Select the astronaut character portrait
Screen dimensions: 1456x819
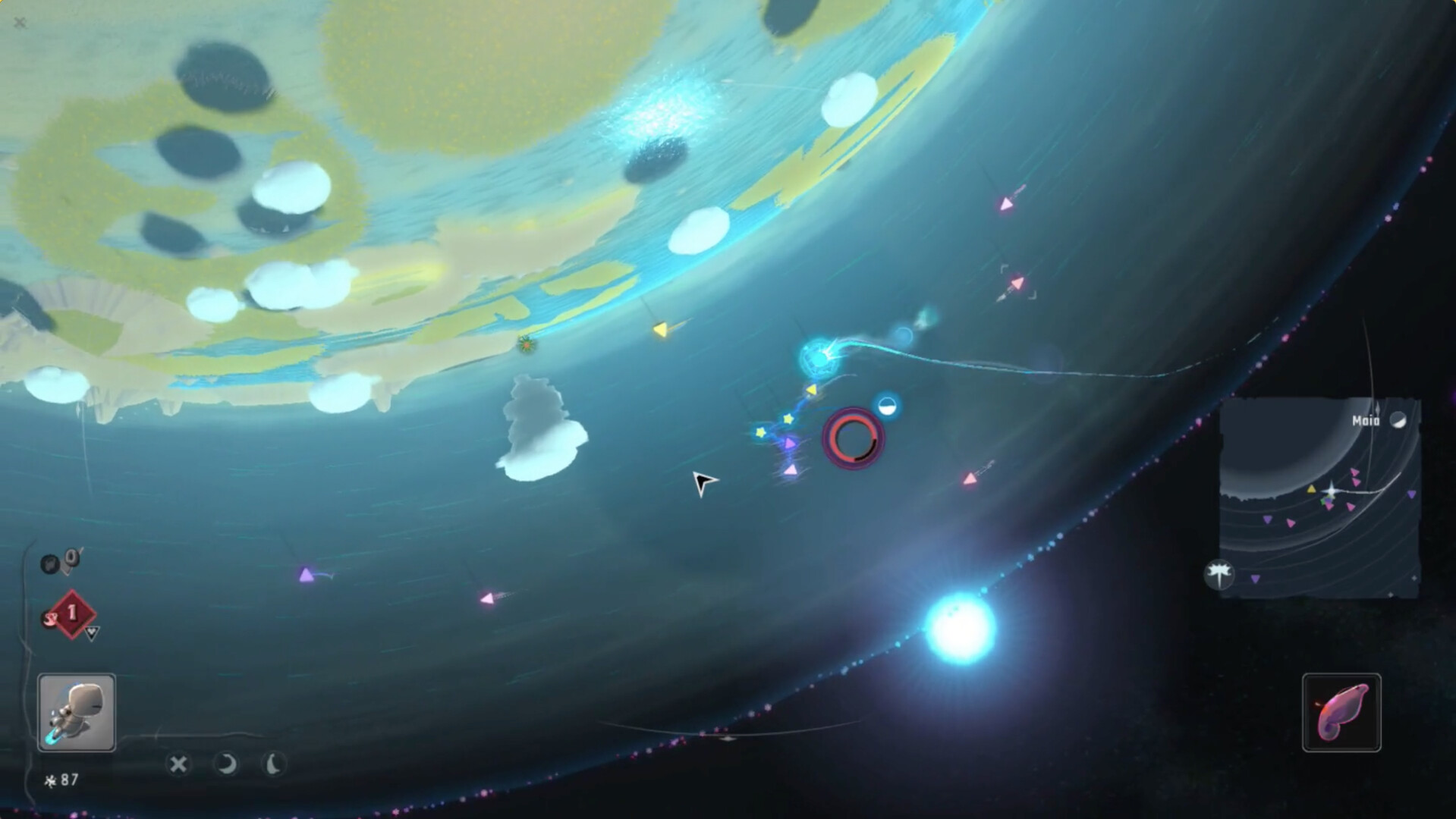pyautogui.click(x=76, y=711)
